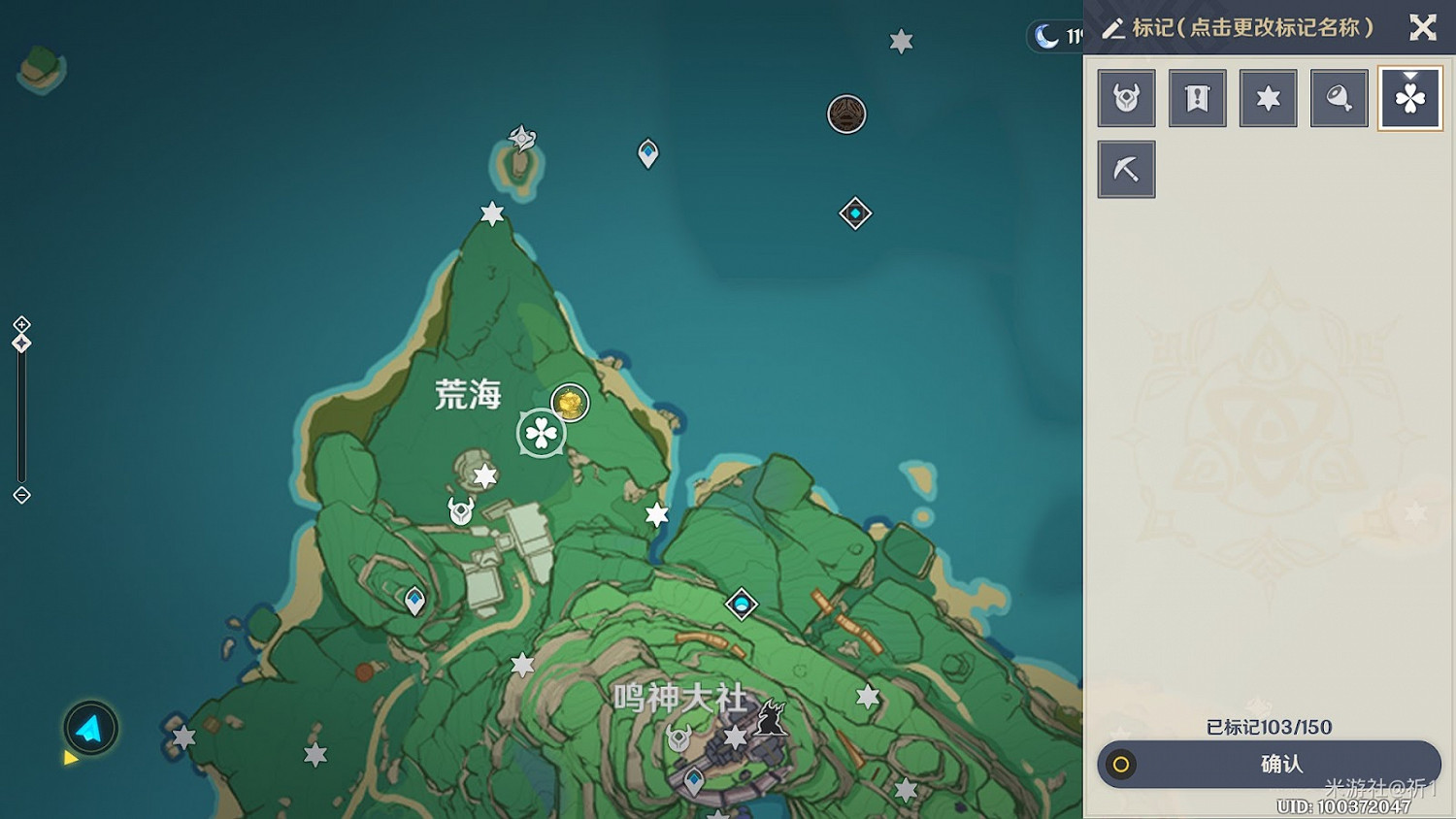
Task: Click the teleport waypoint north of 荒海
Action: [x=646, y=152]
